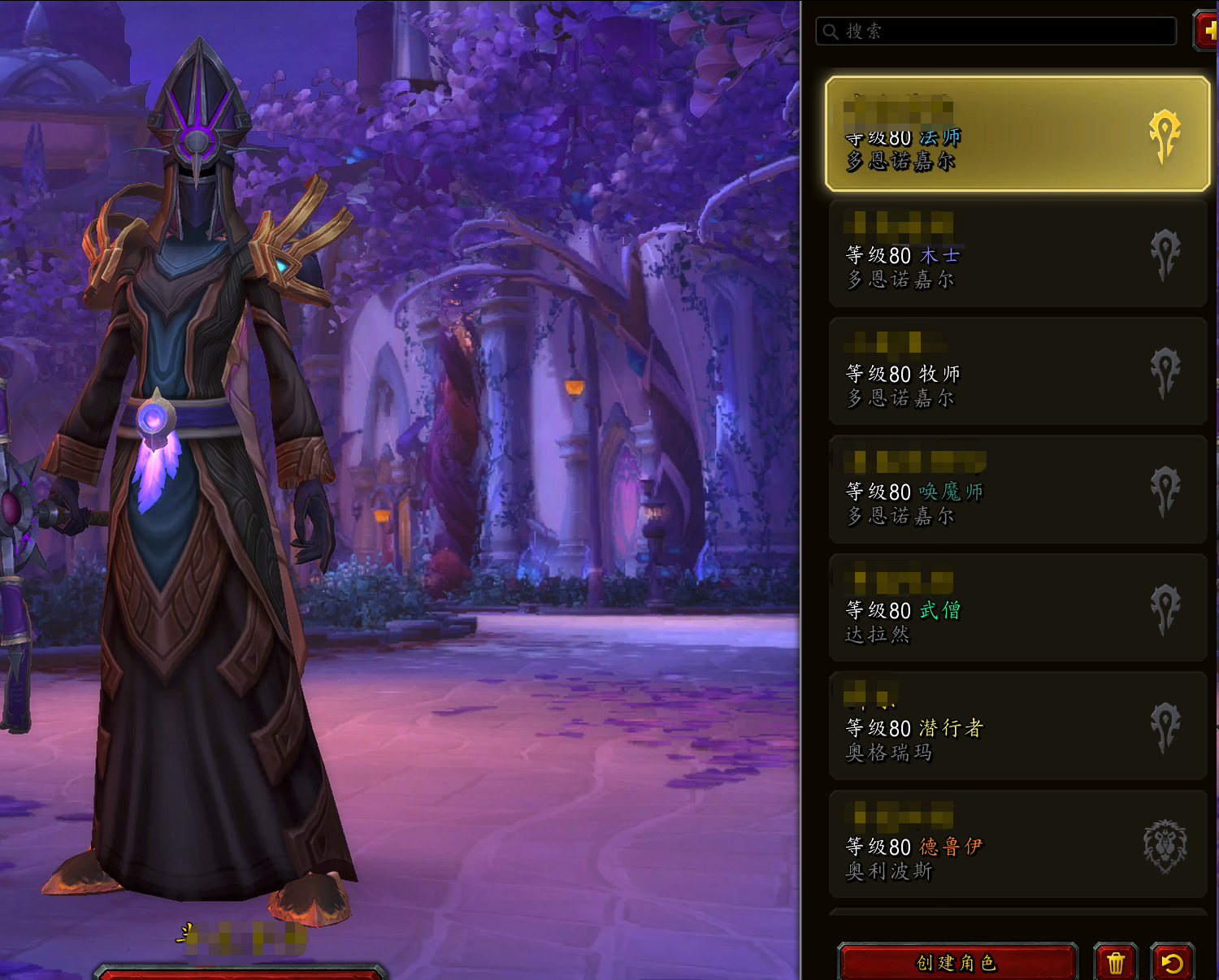Click the red plus button beside search
The image size is (1219, 980).
click(1208, 31)
